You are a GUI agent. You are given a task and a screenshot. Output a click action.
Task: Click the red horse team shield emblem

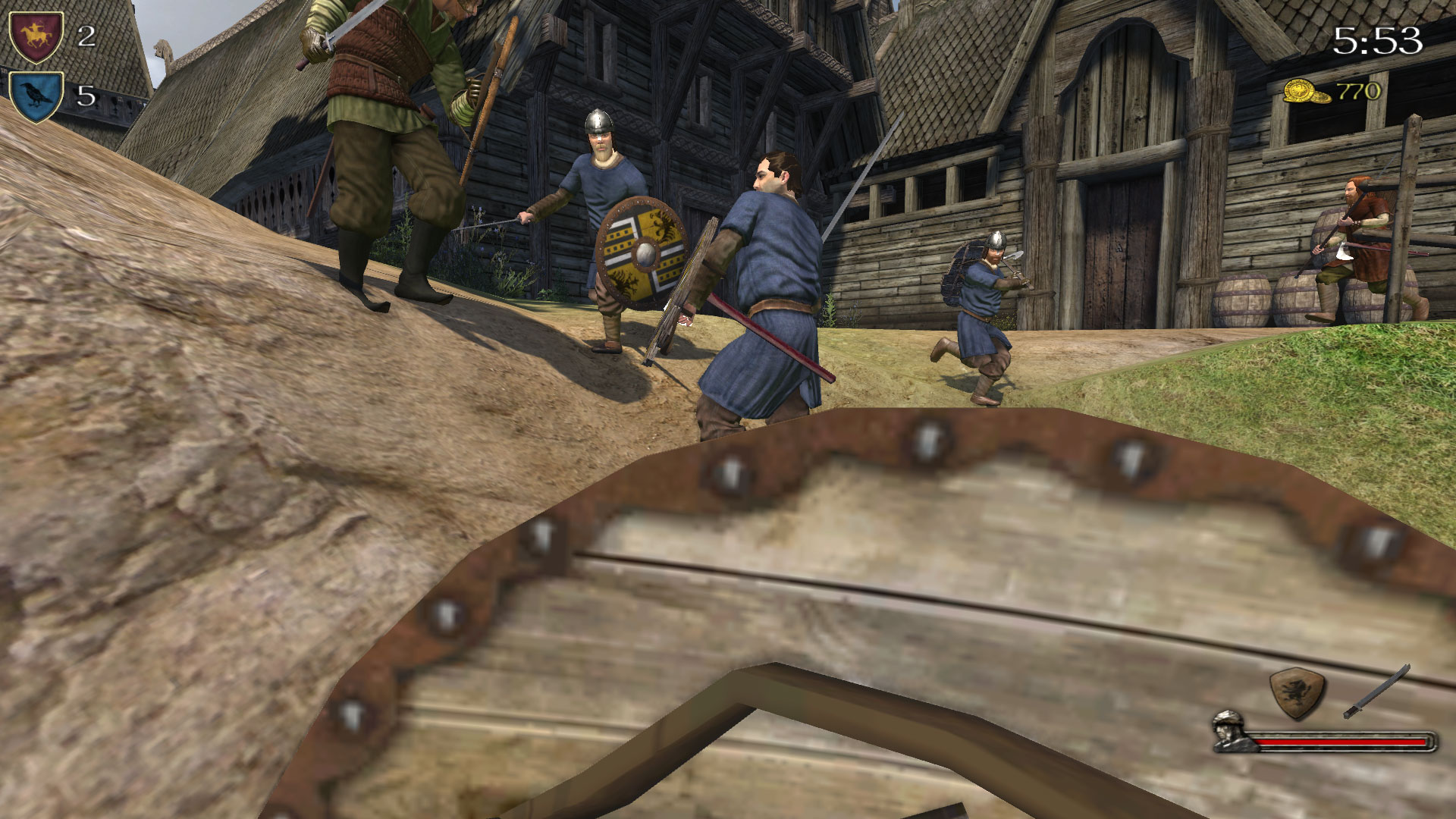[x=36, y=35]
